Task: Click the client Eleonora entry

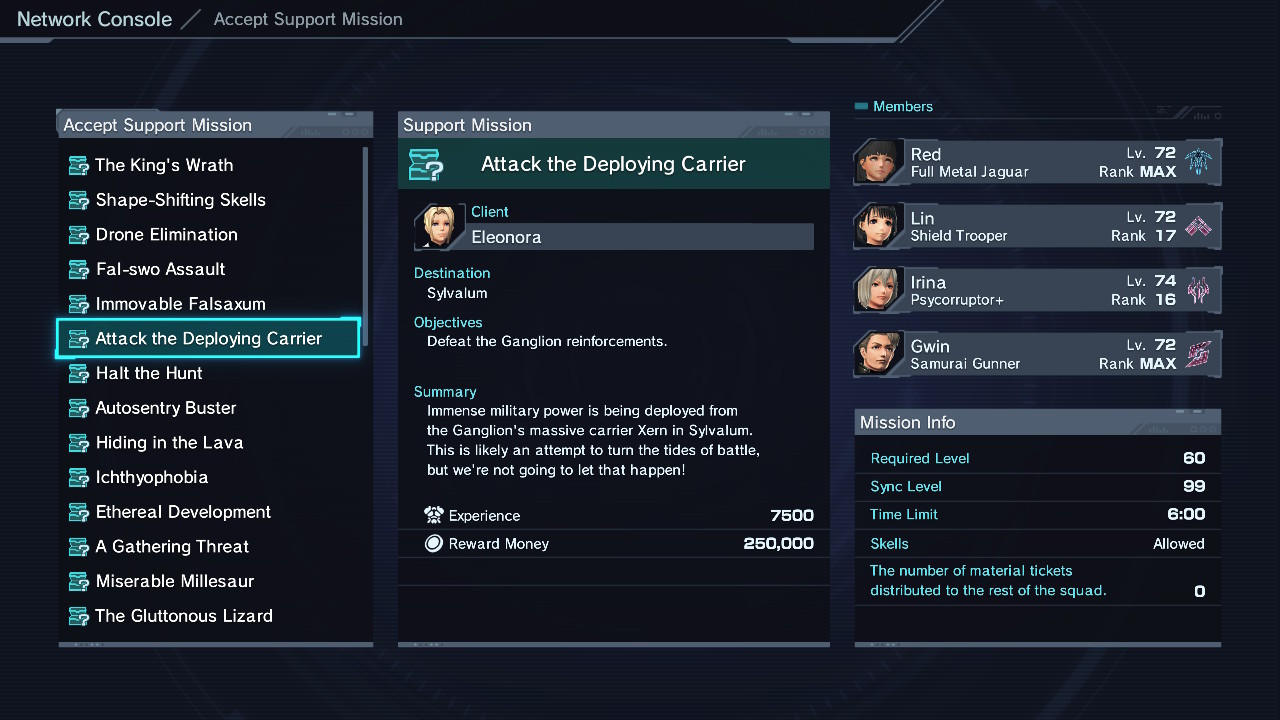Action: pos(640,237)
